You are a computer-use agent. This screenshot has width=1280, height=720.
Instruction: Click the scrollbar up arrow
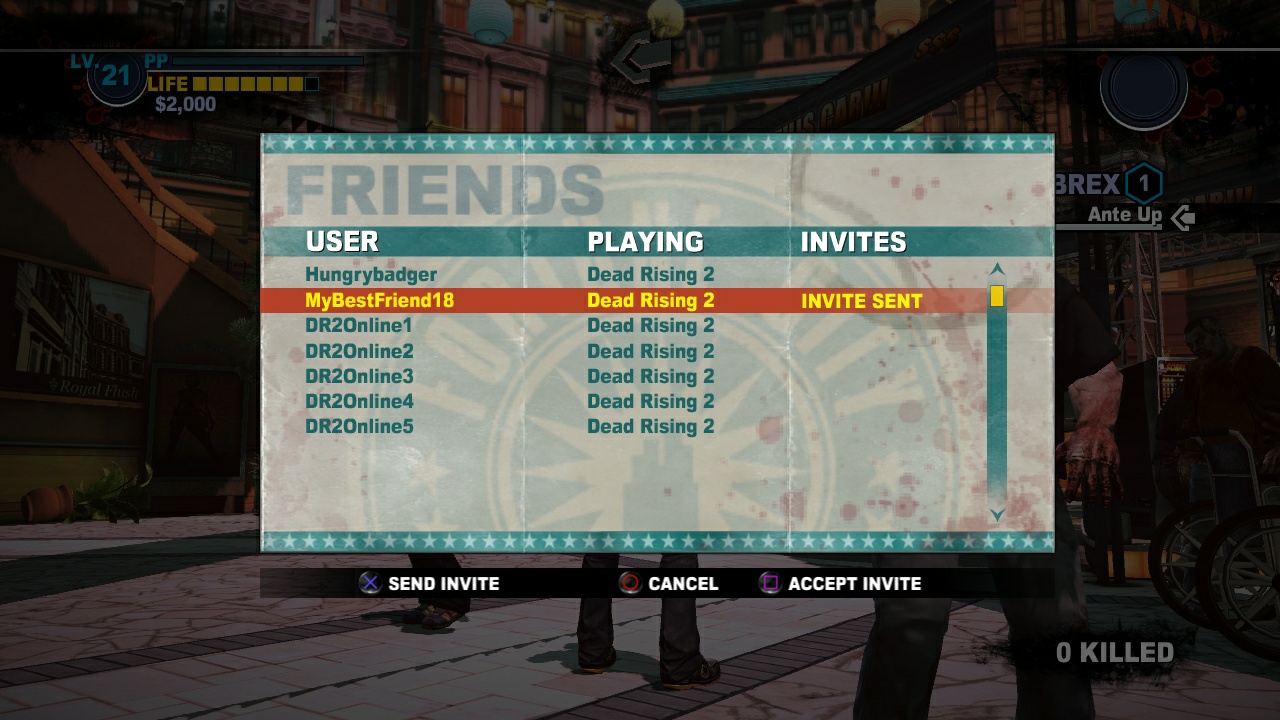click(995, 266)
